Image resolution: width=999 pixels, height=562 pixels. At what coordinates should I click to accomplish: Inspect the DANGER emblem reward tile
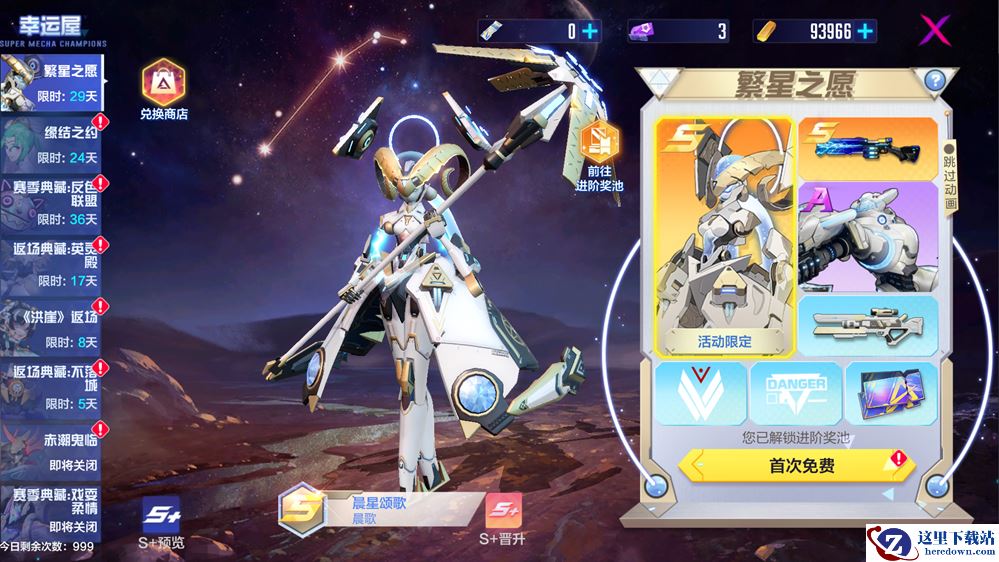point(796,393)
